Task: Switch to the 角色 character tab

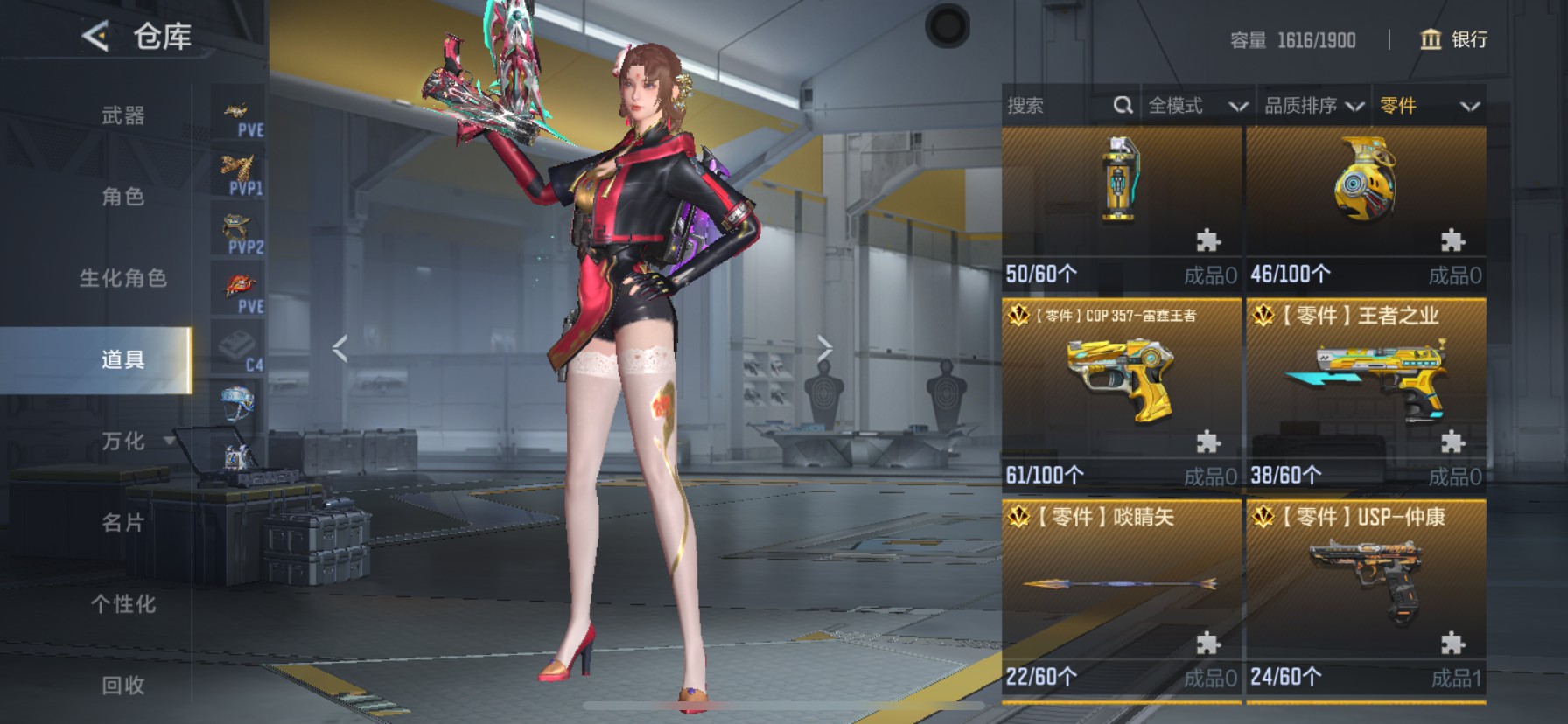Action: [x=122, y=197]
